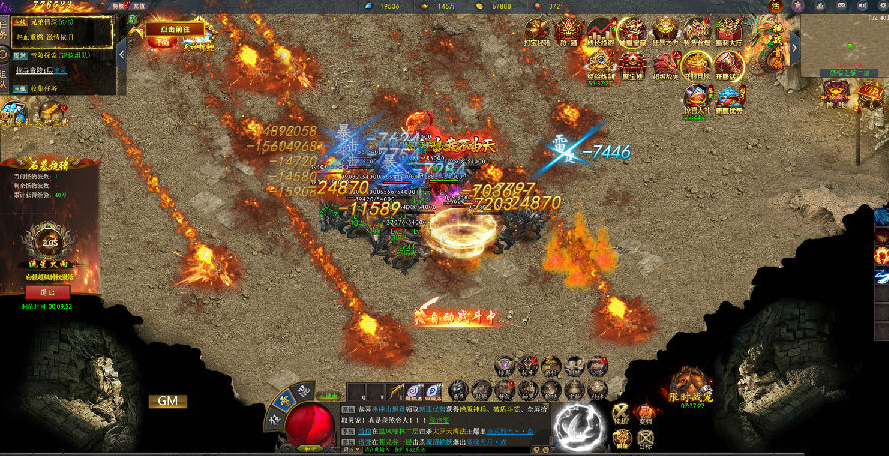Open the red demon head icon
Viewport: 889px width, 456px height.
pyautogui.click(x=664, y=65)
